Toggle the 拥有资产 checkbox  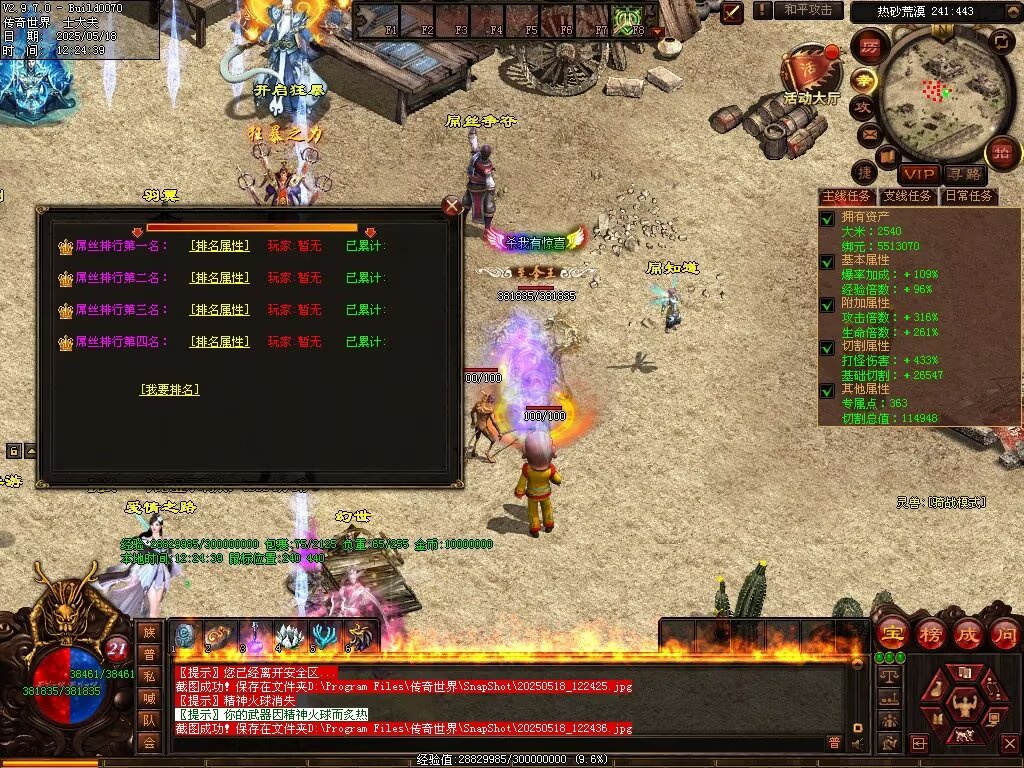tap(827, 219)
